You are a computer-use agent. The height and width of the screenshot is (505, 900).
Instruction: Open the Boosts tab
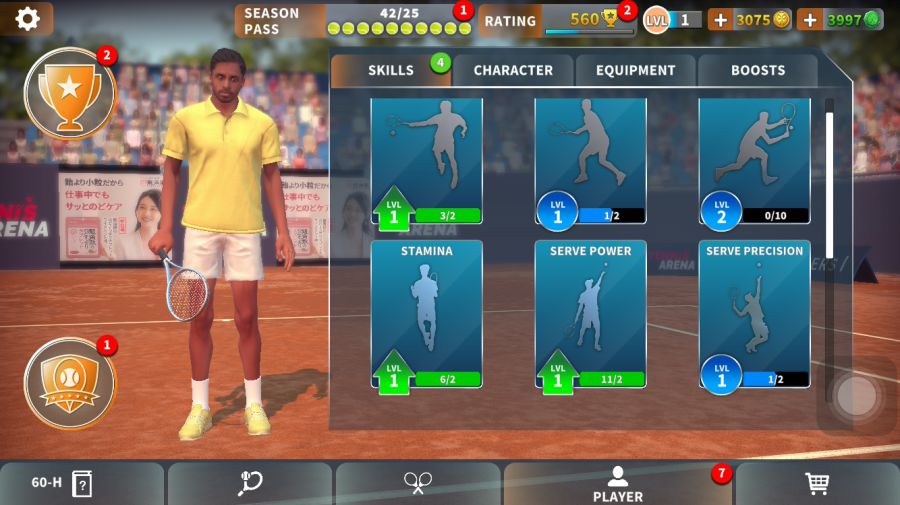[x=757, y=71]
